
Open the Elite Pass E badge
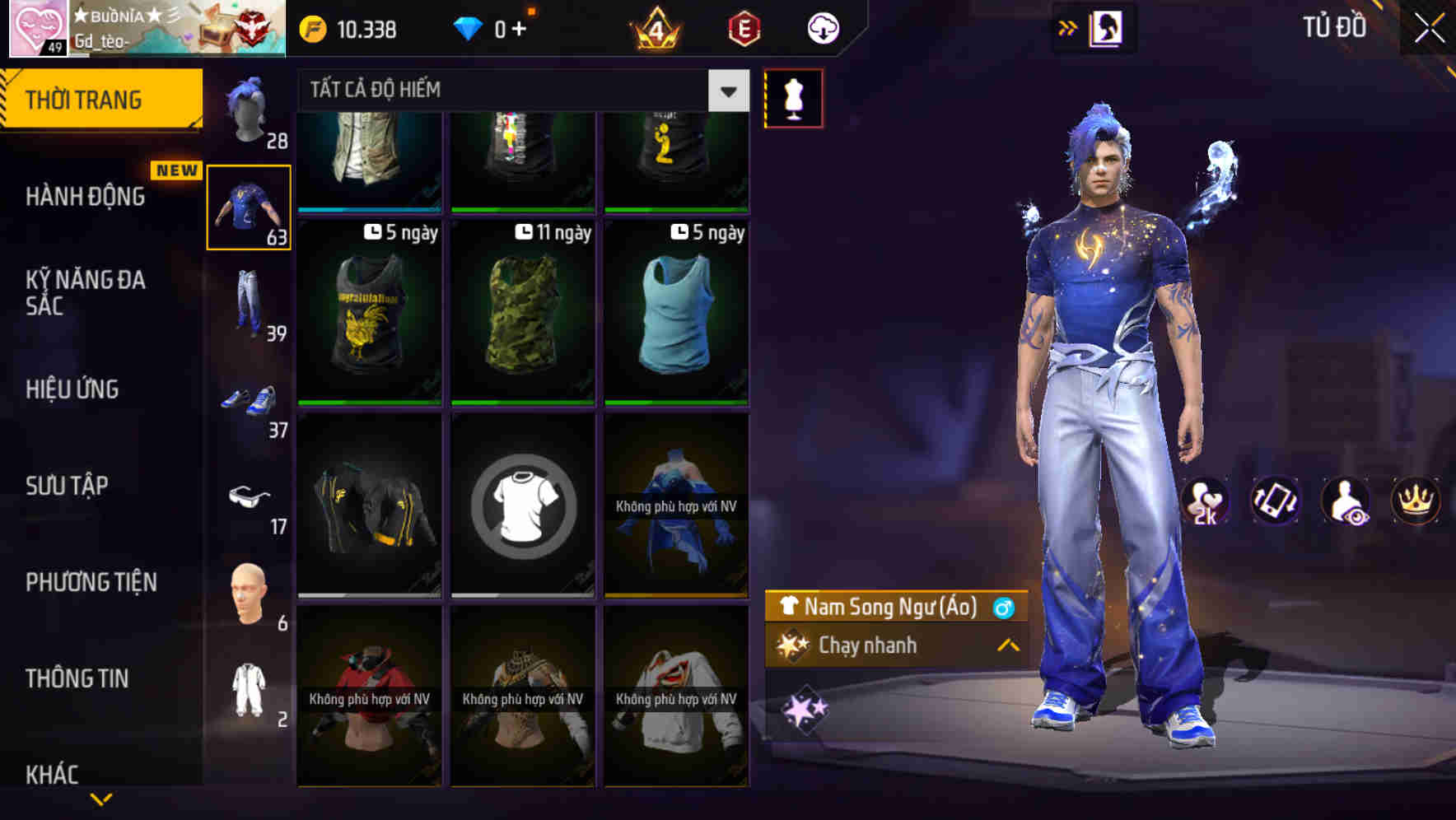pyautogui.click(x=743, y=27)
